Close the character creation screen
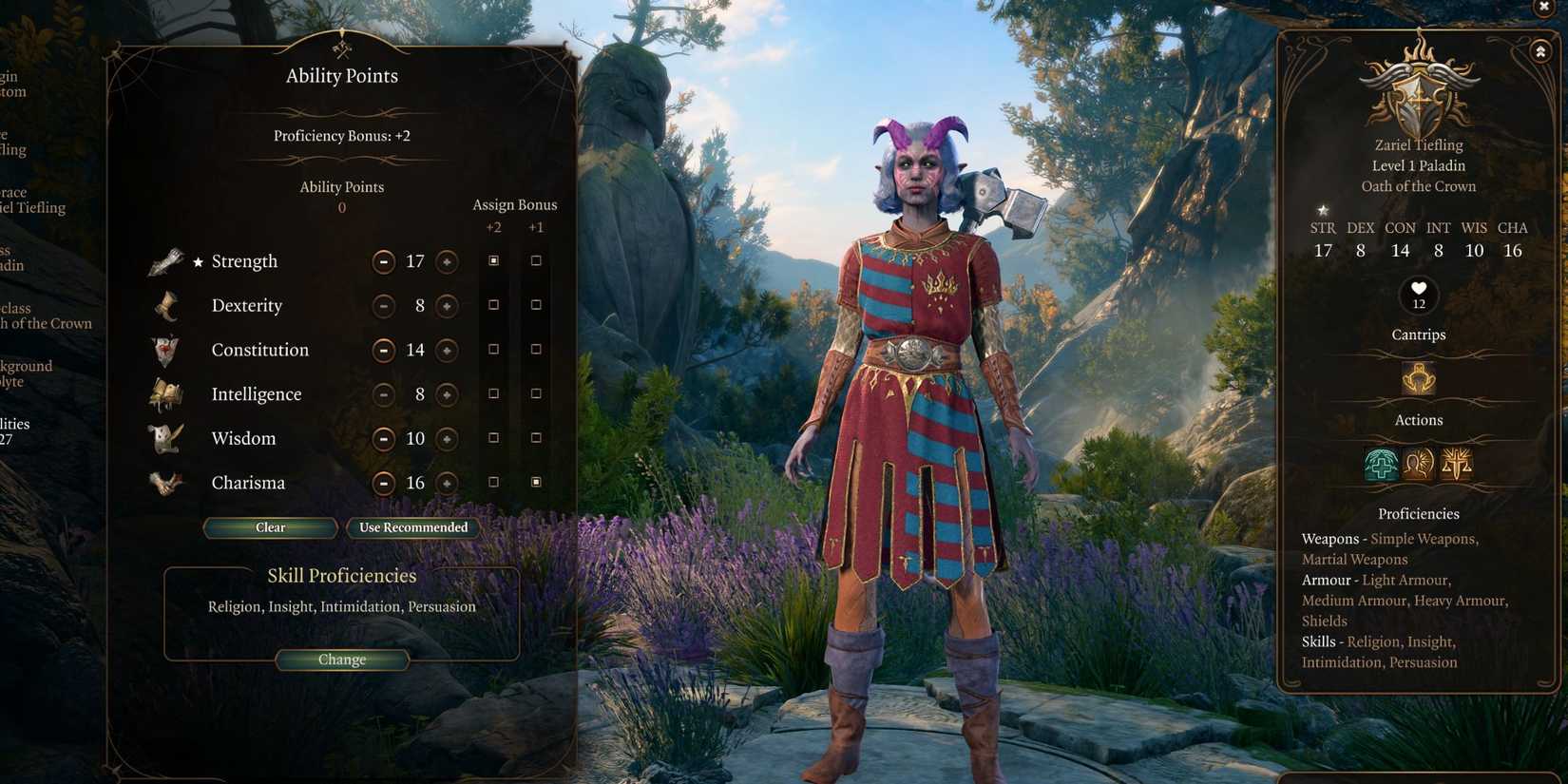This screenshot has height=784, width=1568. [1543, 7]
